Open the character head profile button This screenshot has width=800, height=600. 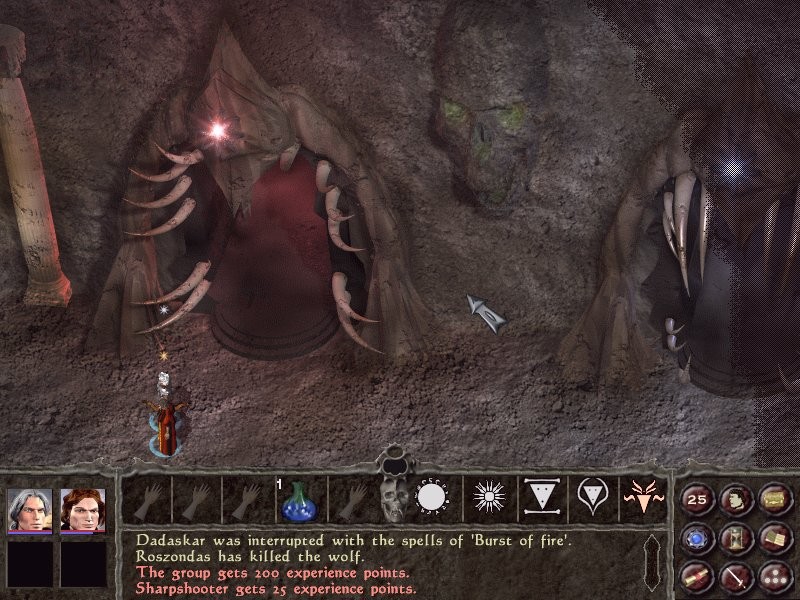pyautogui.click(x=735, y=500)
